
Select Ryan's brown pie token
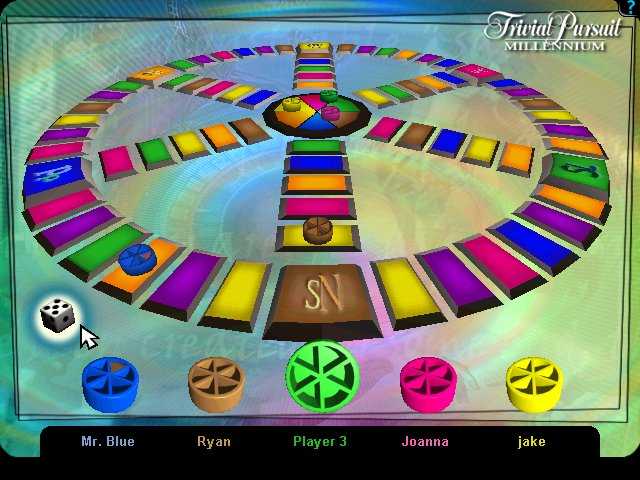tap(216, 383)
